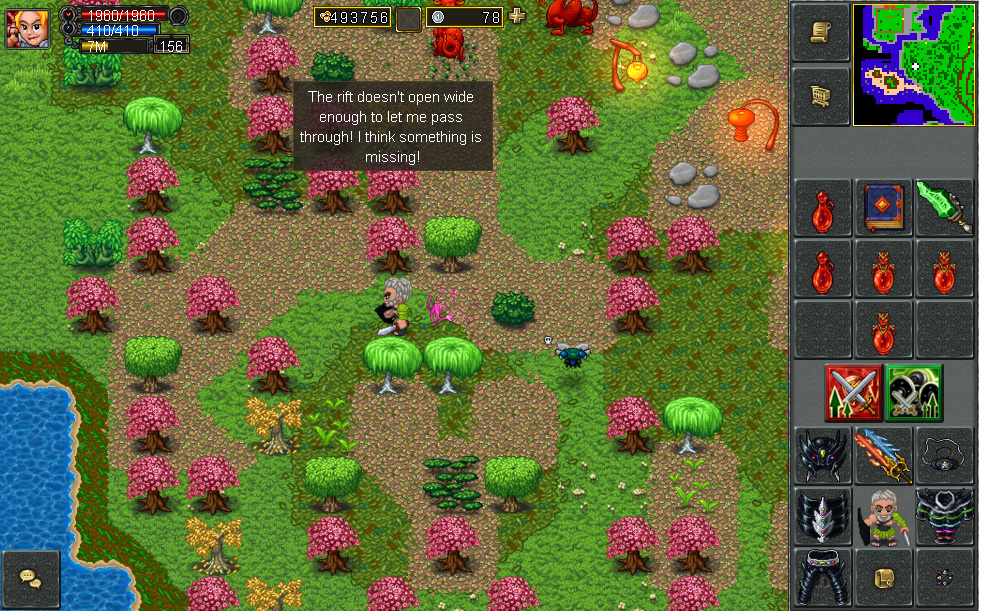Screen dimensions: 981x611
Task: Activate the red crossed-swords attack skill
Action: pyautogui.click(x=853, y=392)
